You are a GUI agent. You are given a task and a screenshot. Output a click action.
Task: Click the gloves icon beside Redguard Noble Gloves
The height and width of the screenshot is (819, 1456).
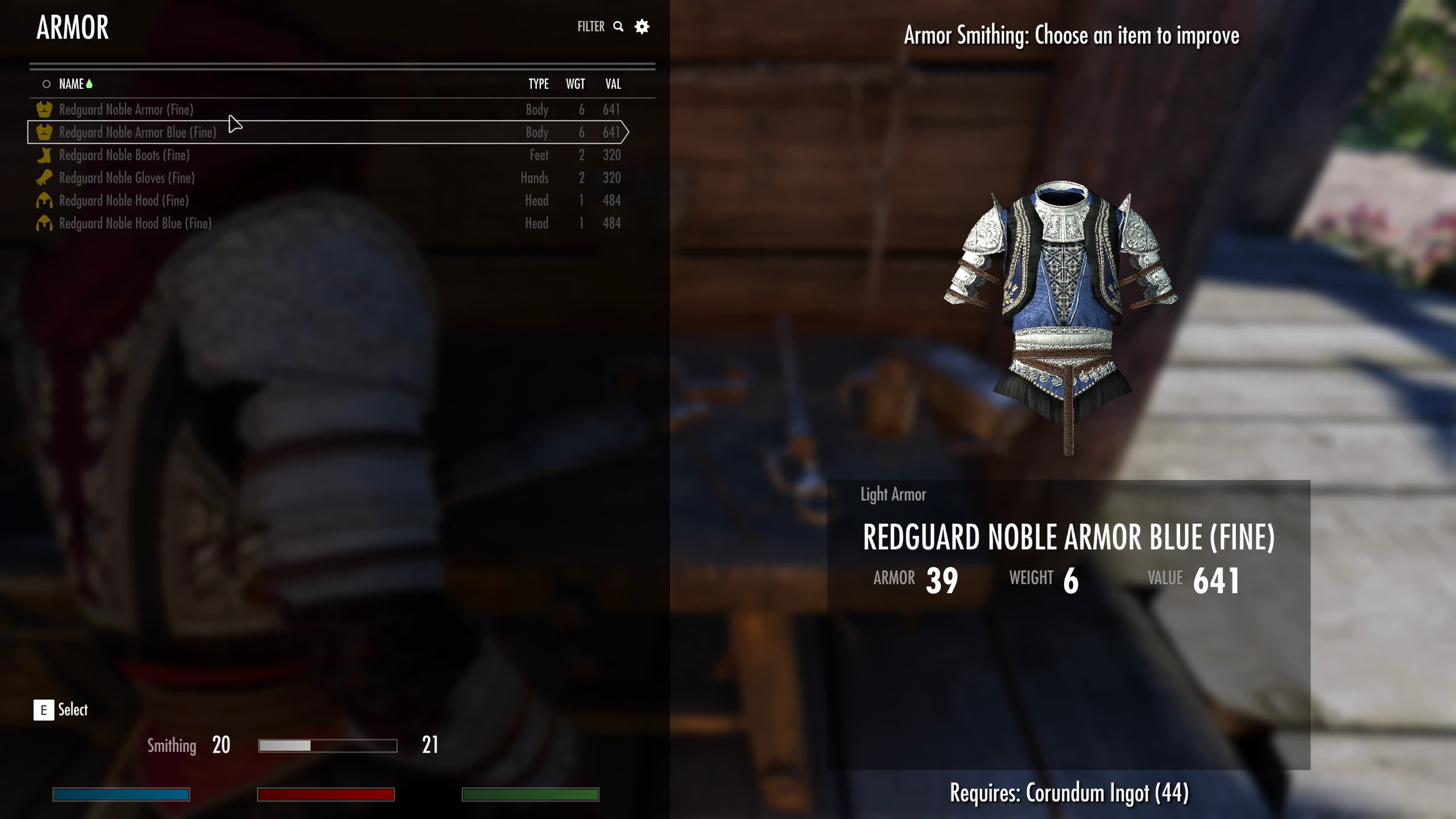click(x=44, y=177)
